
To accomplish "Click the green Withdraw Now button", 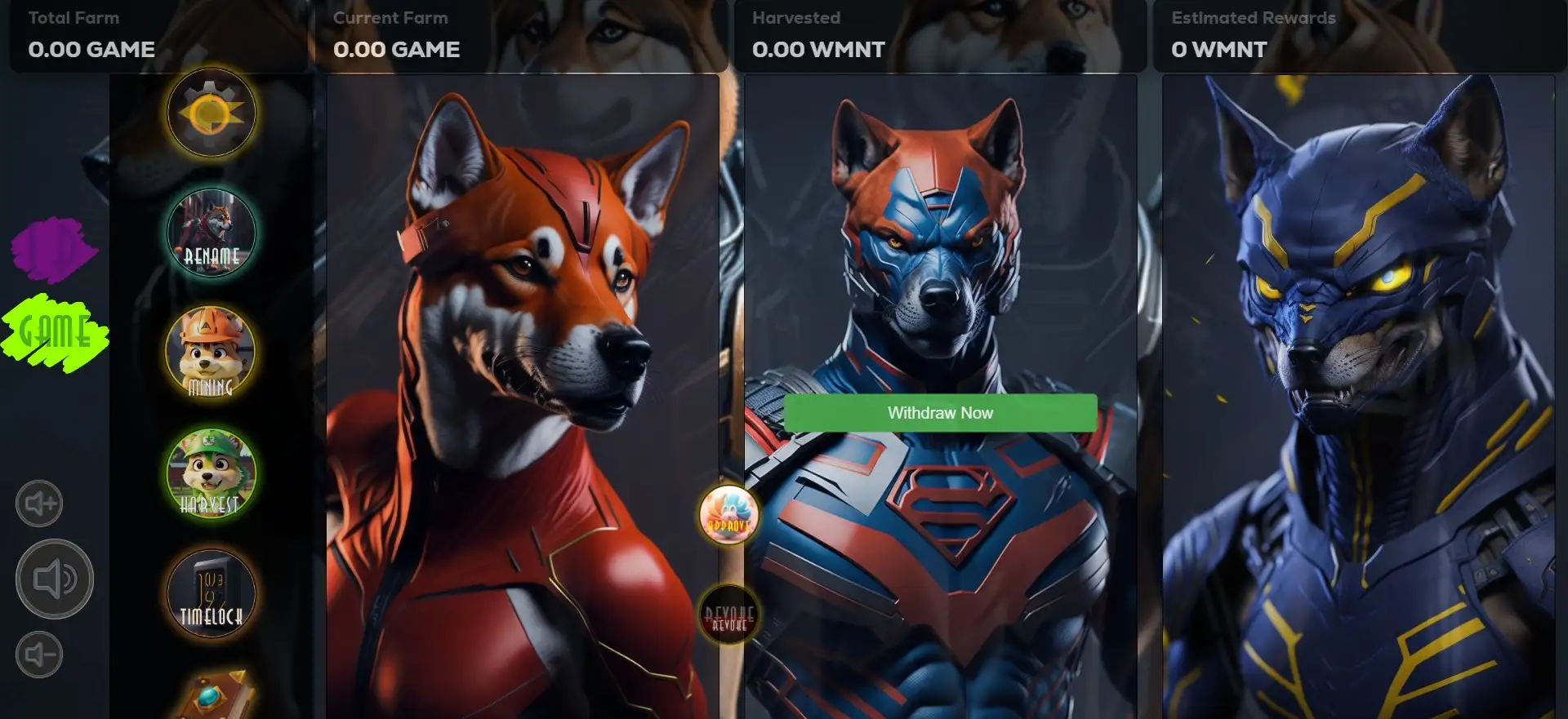I will 940,413.
